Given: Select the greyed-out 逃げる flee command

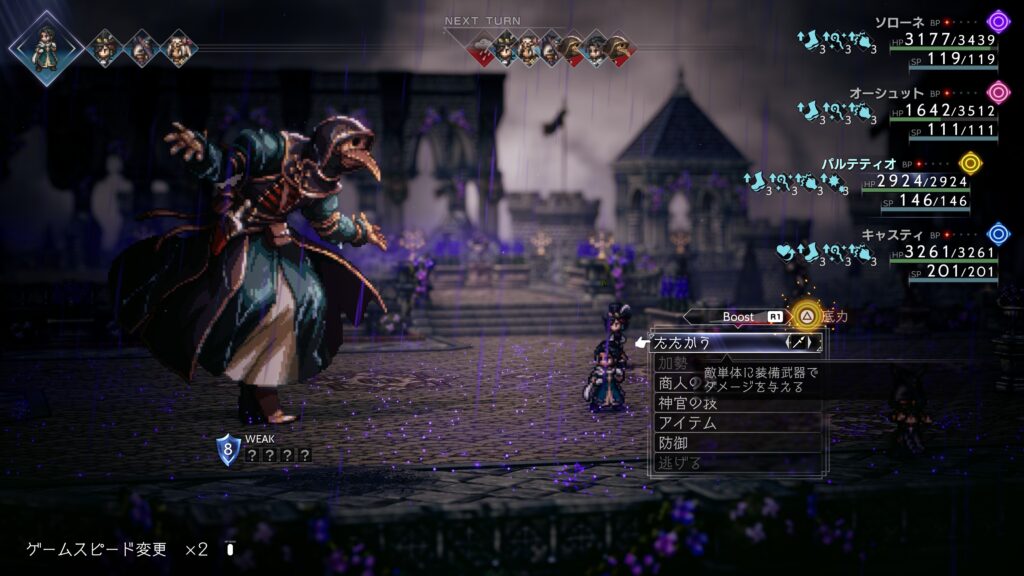Looking at the screenshot, I should coord(679,462).
